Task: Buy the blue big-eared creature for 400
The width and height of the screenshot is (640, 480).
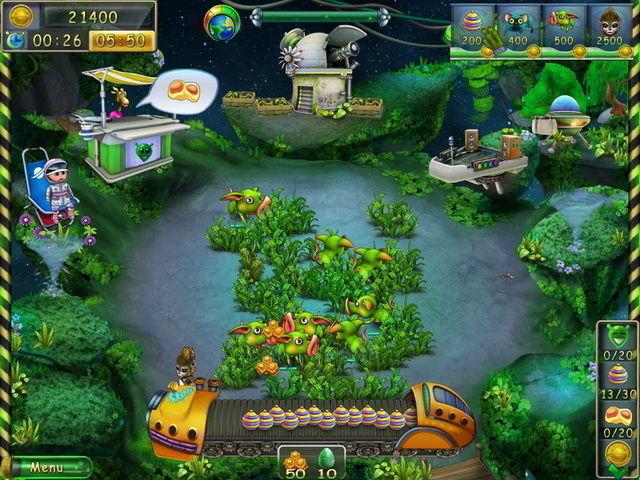Action: click(x=517, y=27)
